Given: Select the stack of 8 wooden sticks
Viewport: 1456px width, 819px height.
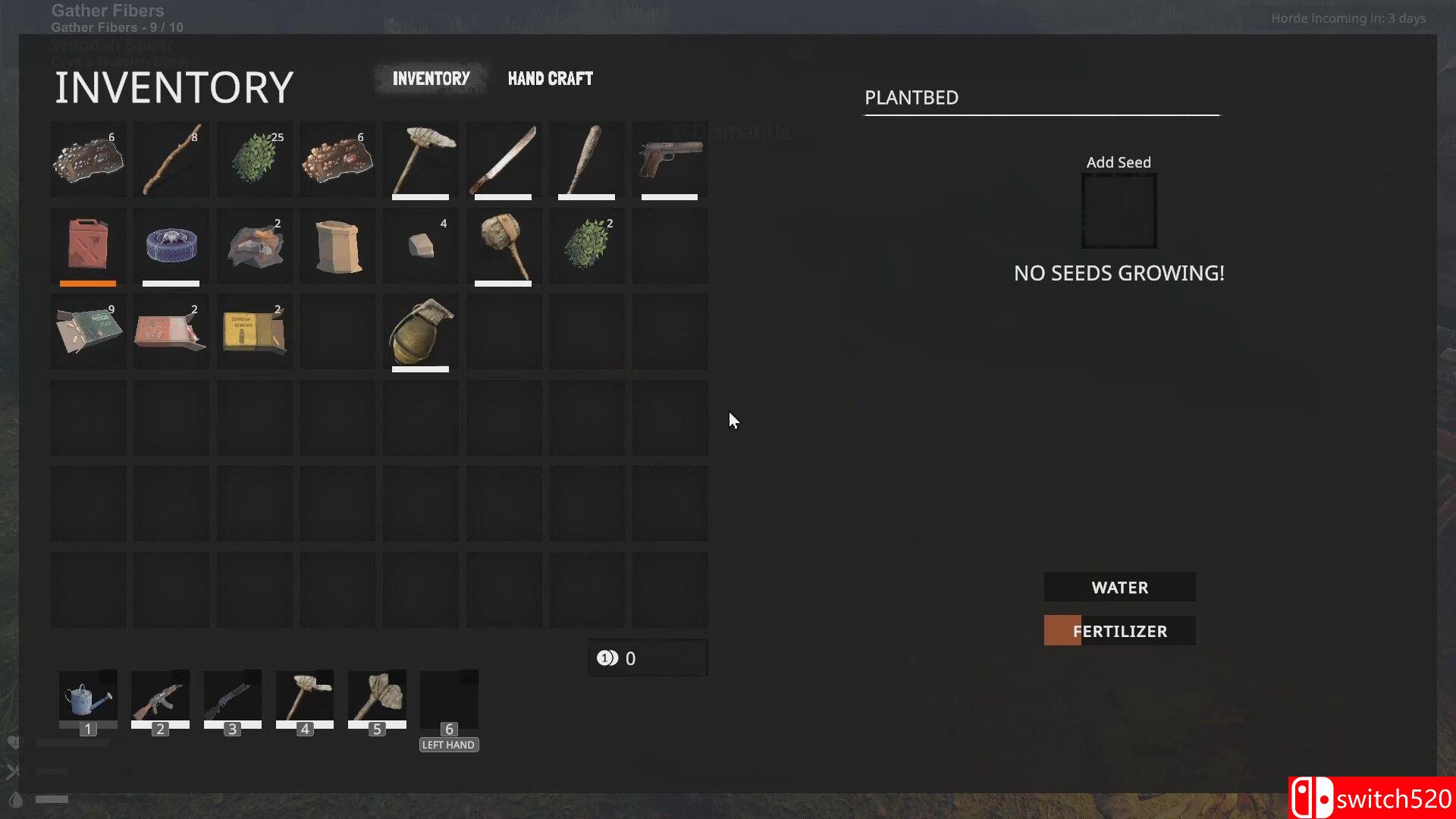Looking at the screenshot, I should [x=171, y=159].
